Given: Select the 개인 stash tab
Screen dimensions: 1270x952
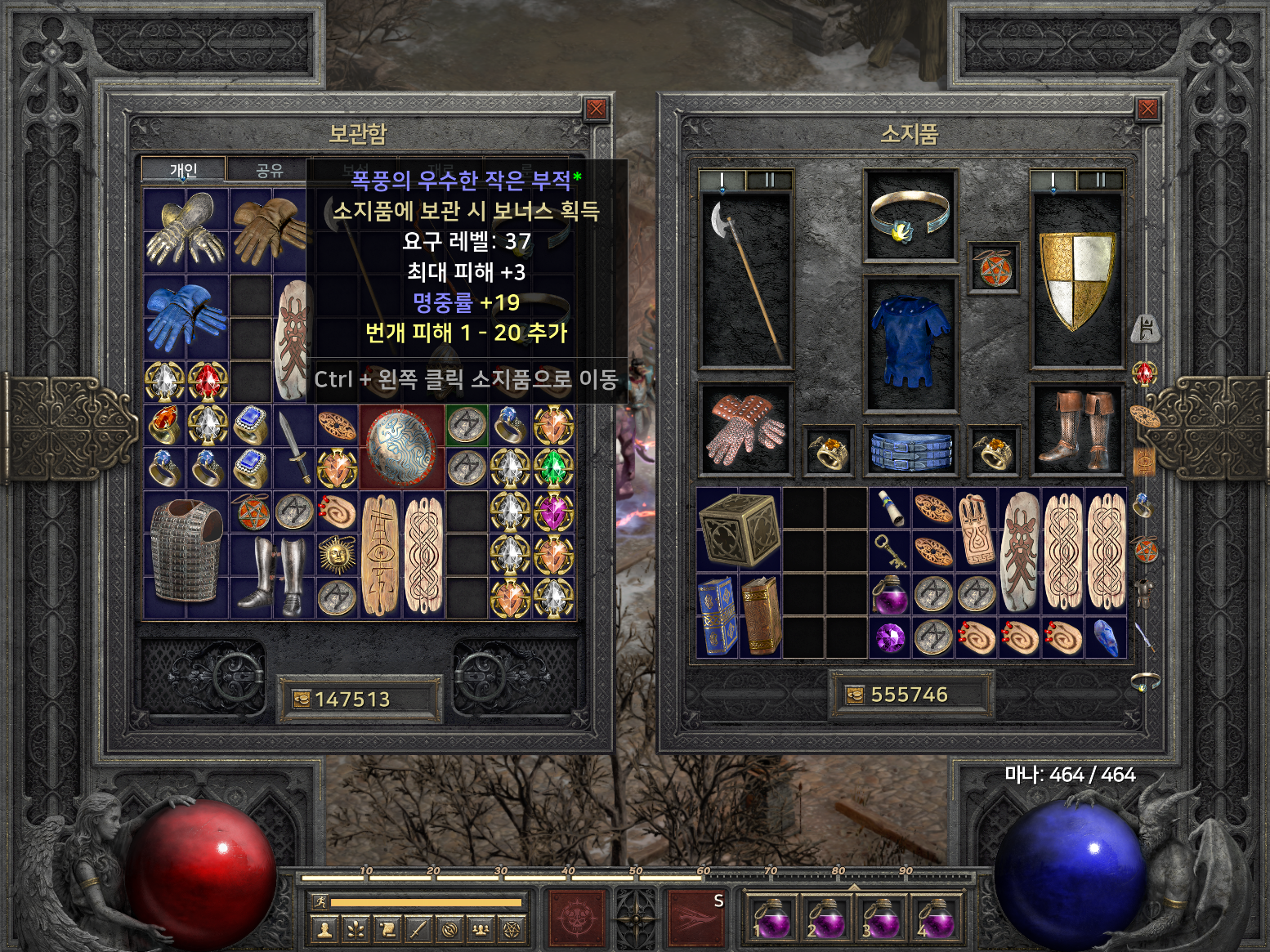Looking at the screenshot, I should 183,170.
